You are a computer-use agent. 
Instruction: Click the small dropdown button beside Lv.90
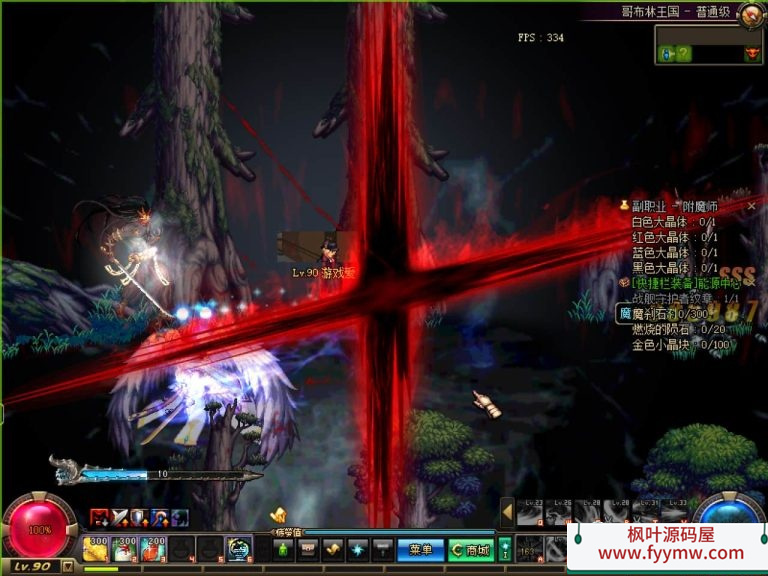click(68, 566)
